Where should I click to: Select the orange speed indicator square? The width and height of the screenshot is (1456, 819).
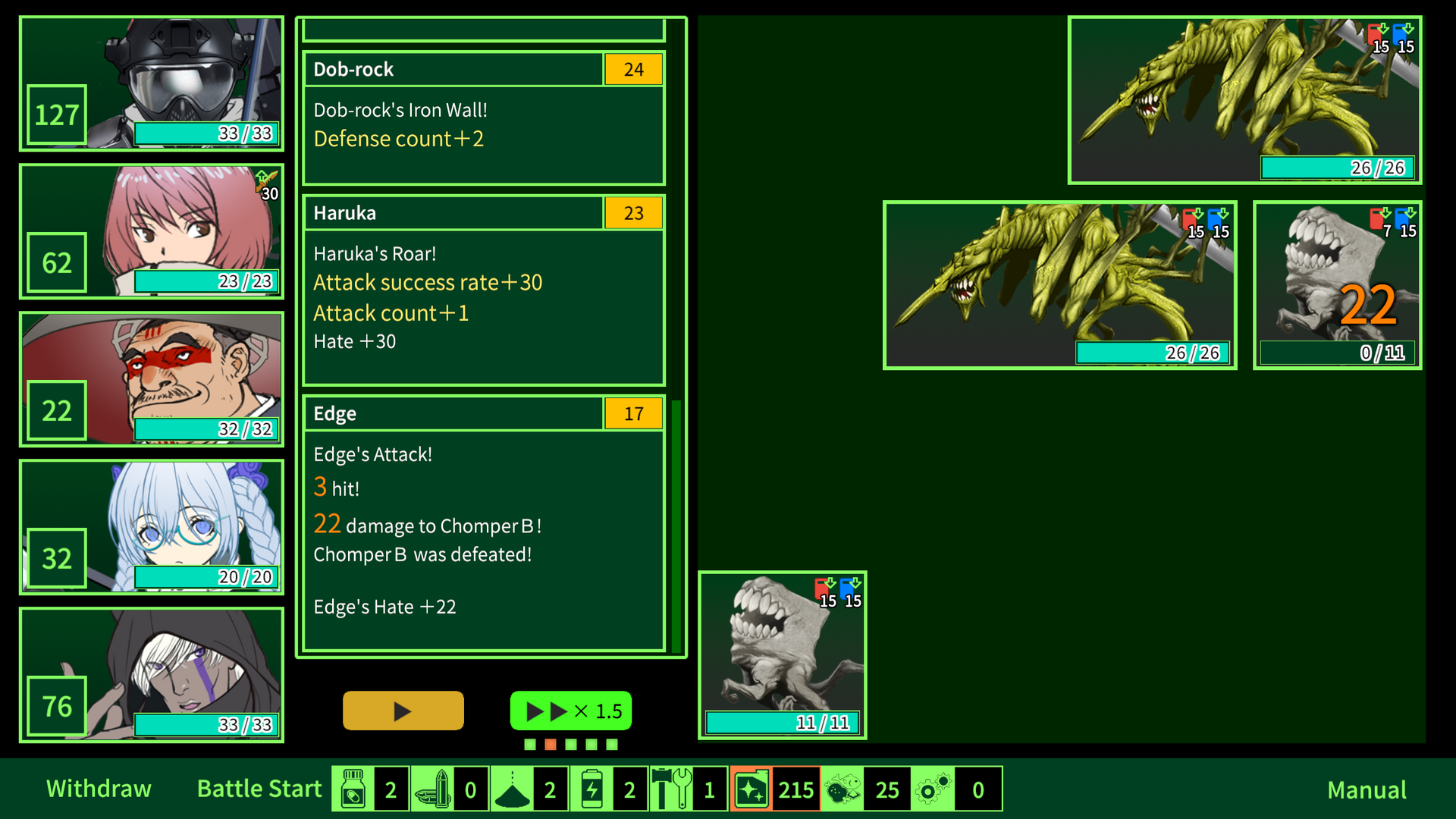(551, 745)
